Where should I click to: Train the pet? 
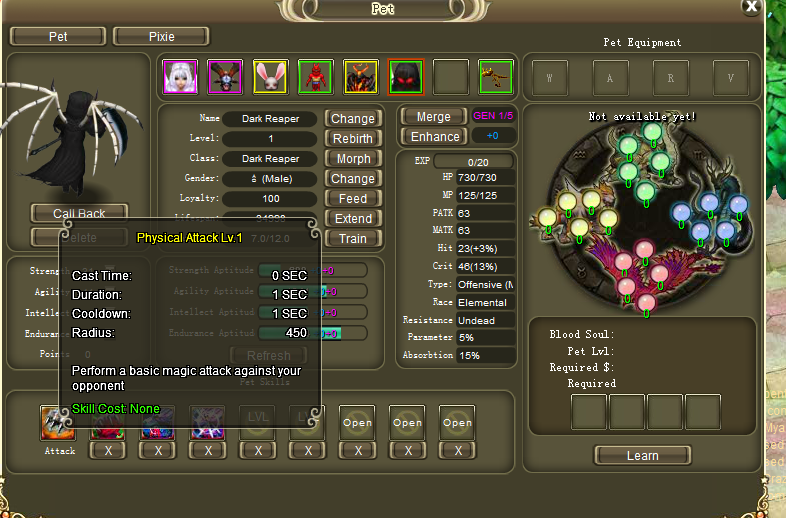352,238
